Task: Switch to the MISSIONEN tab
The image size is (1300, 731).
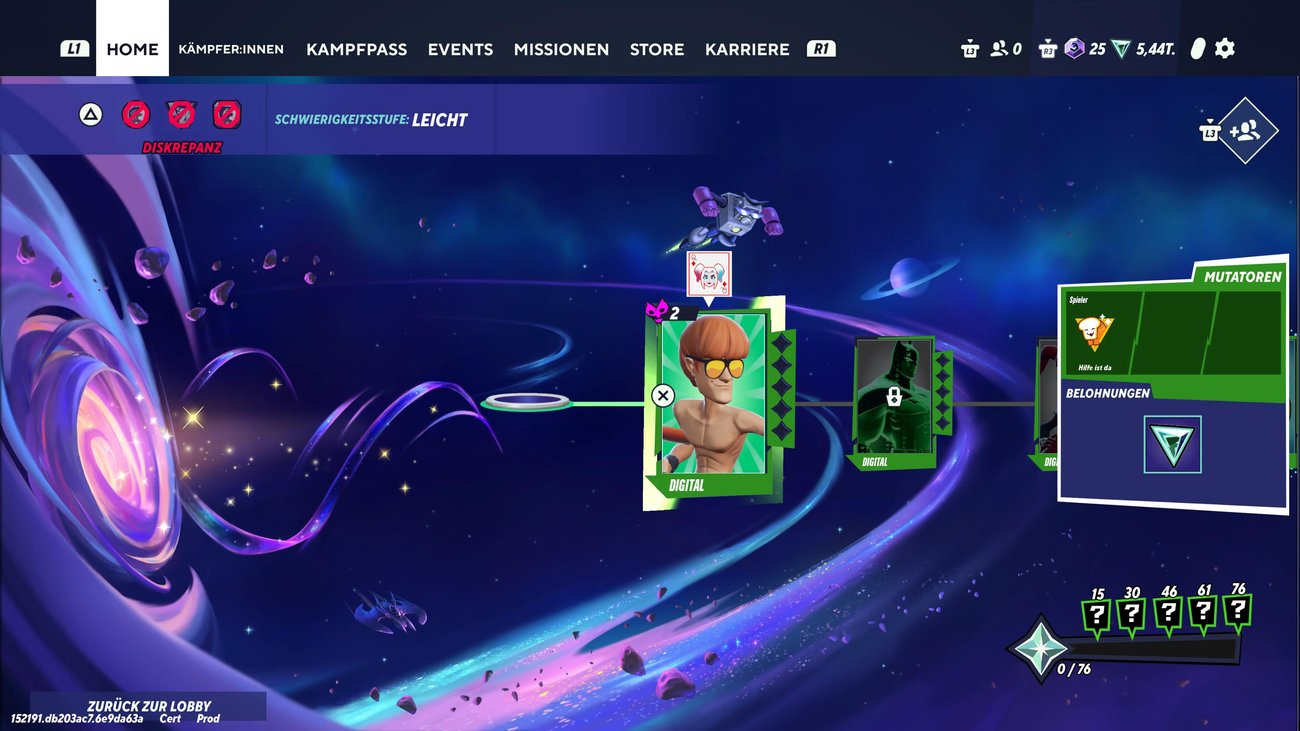Action: (x=561, y=49)
